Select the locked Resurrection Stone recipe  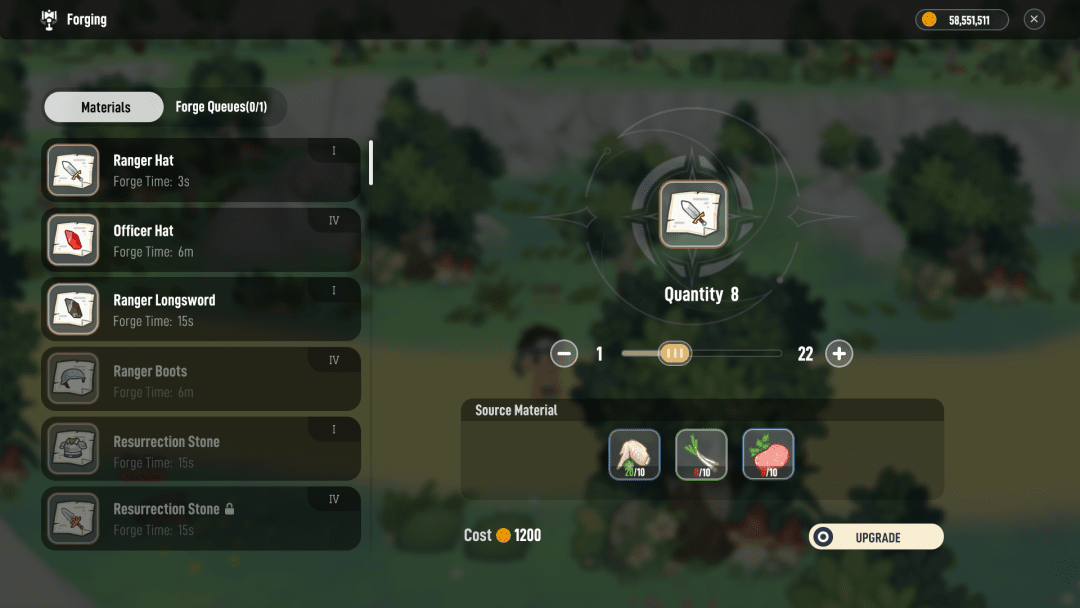[200, 519]
